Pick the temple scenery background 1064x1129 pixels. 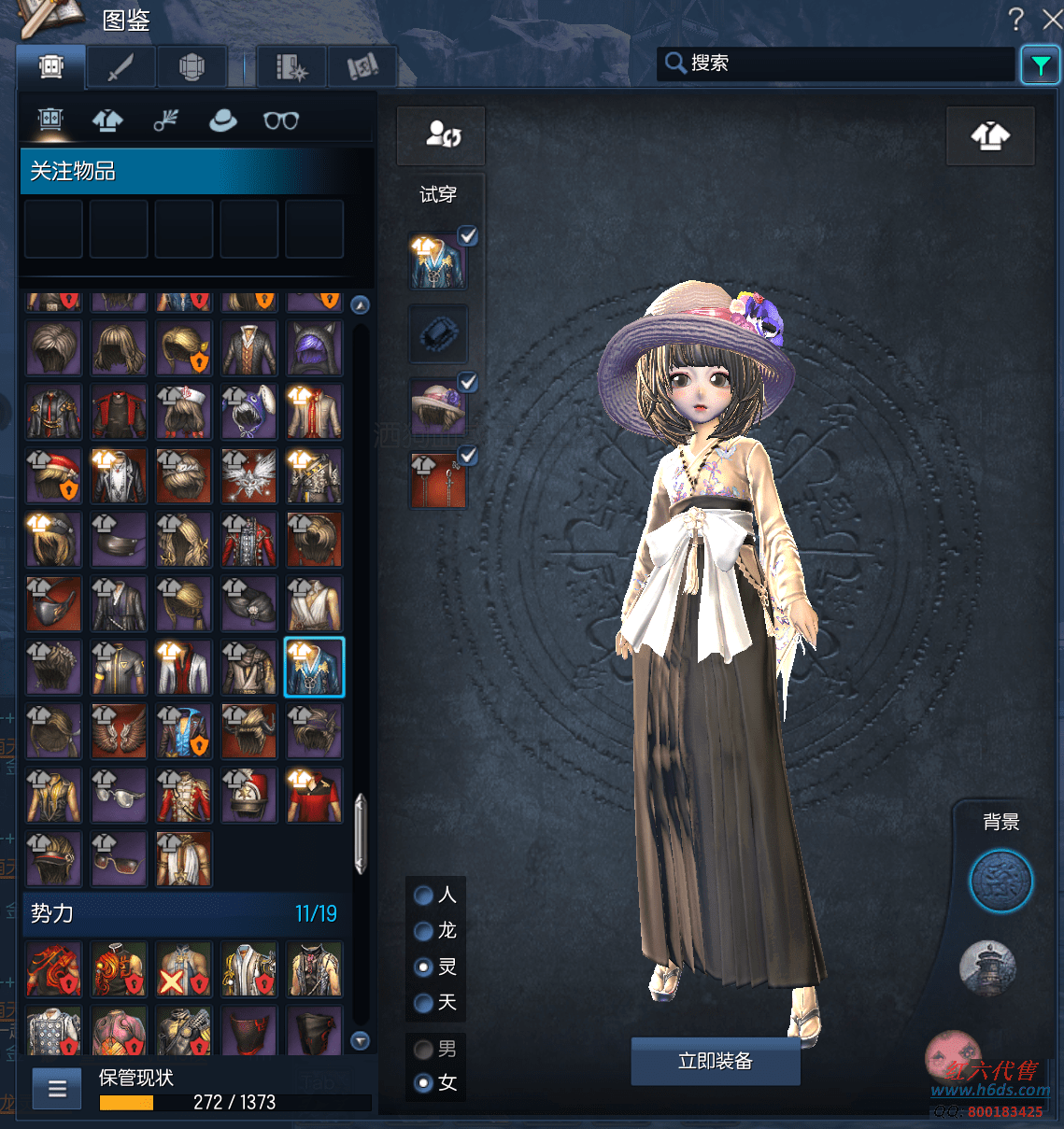pos(987,967)
